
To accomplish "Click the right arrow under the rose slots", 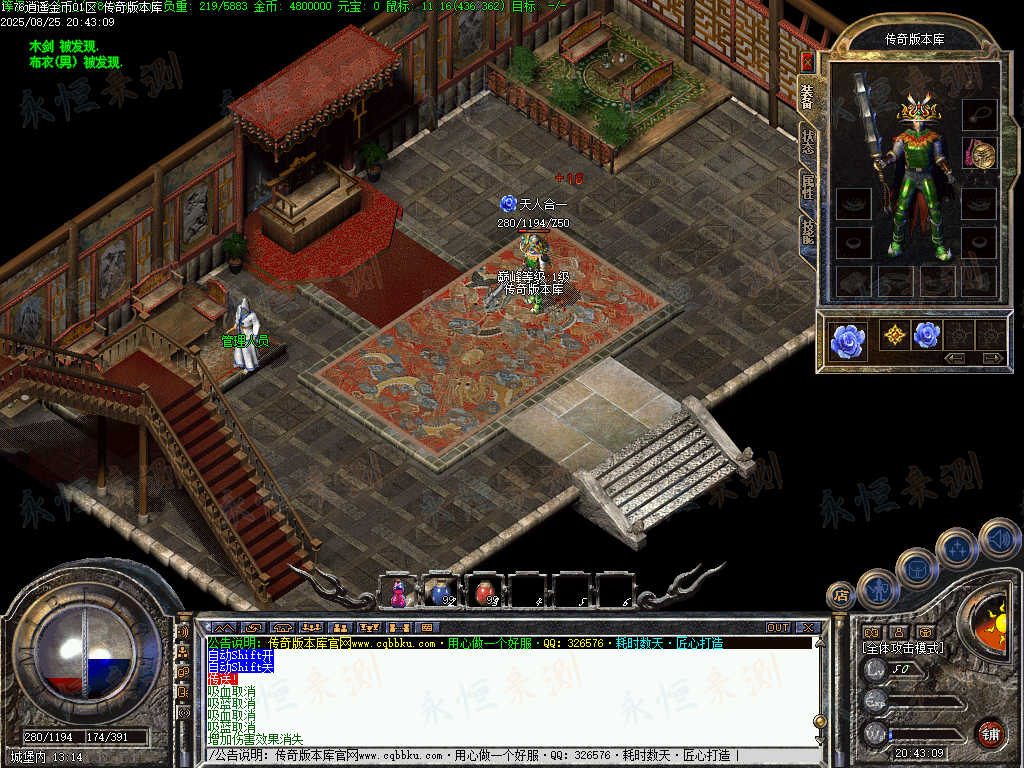I will (993, 358).
